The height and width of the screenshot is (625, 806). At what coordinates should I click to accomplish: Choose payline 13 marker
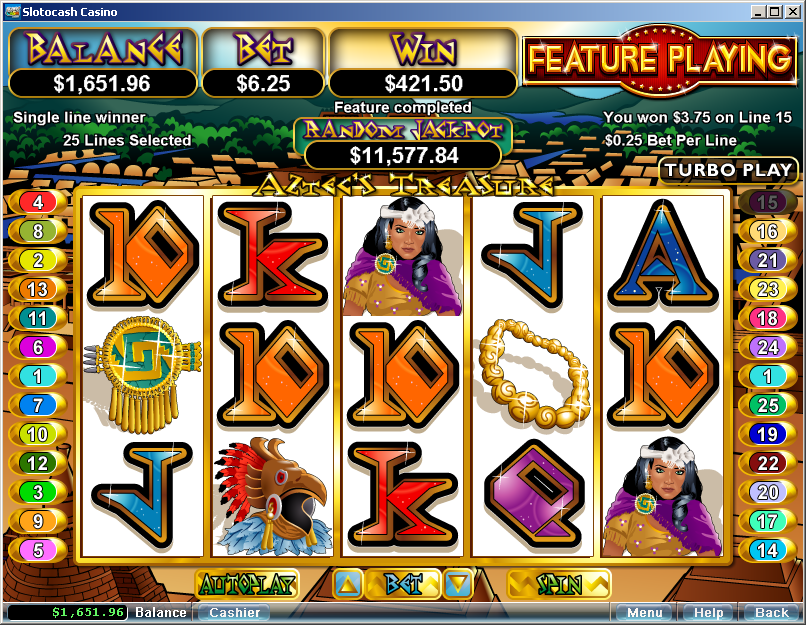coord(38,289)
